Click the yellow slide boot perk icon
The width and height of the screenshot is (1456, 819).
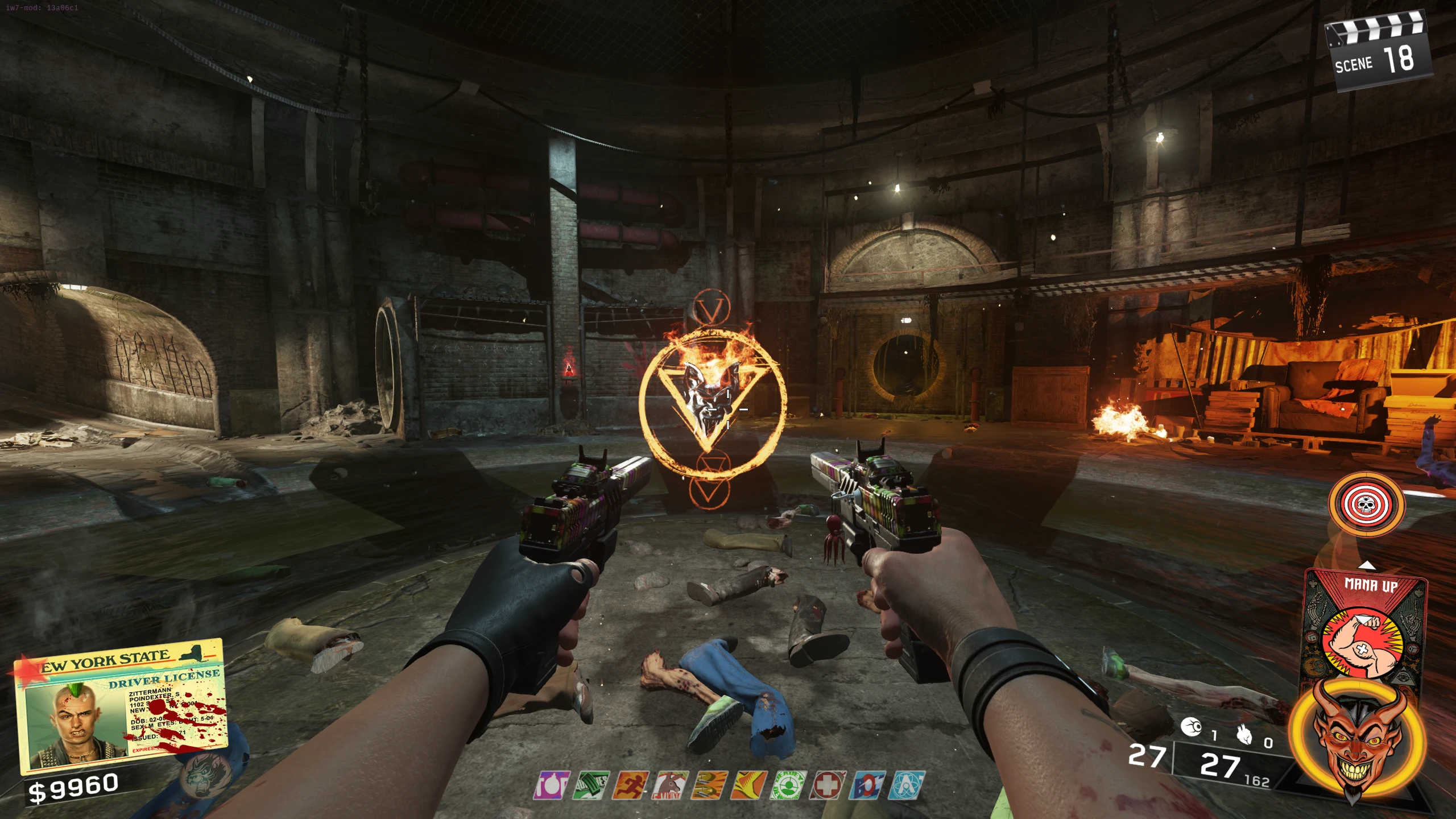pyautogui.click(x=749, y=785)
